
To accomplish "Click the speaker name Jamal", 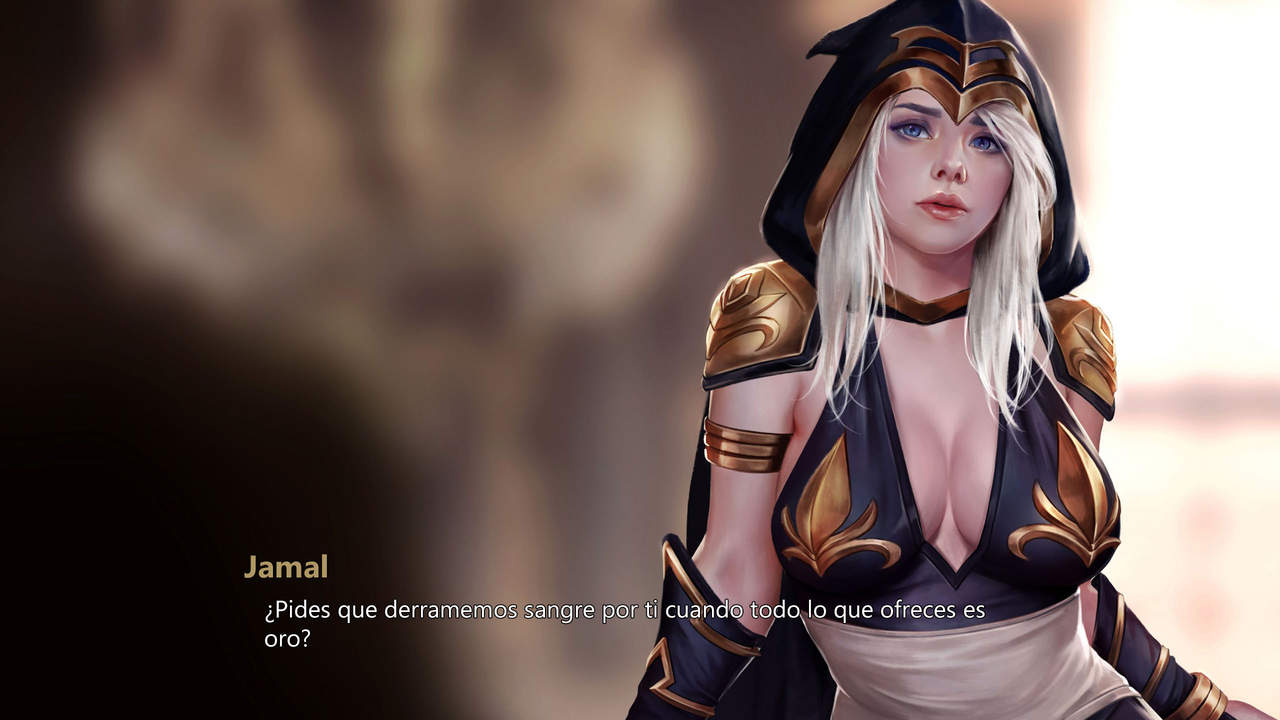I will pyautogui.click(x=286, y=567).
